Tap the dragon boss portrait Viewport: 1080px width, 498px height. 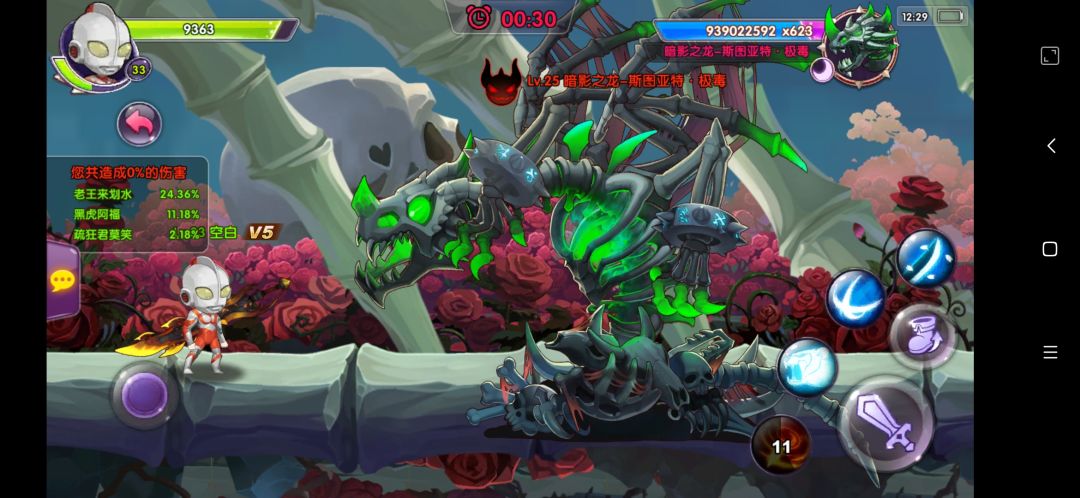(x=861, y=45)
